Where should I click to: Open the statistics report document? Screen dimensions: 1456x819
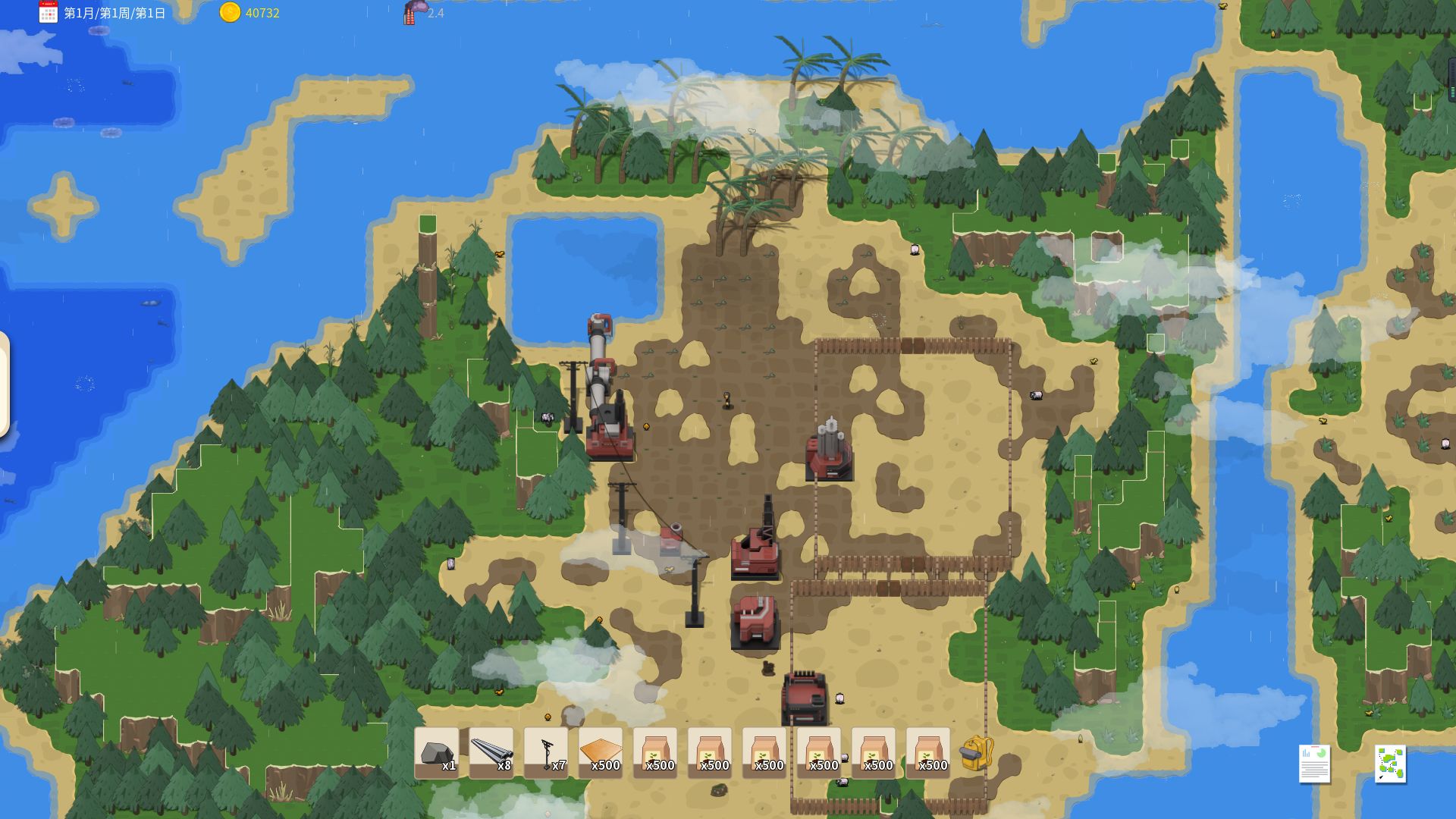(x=1314, y=763)
